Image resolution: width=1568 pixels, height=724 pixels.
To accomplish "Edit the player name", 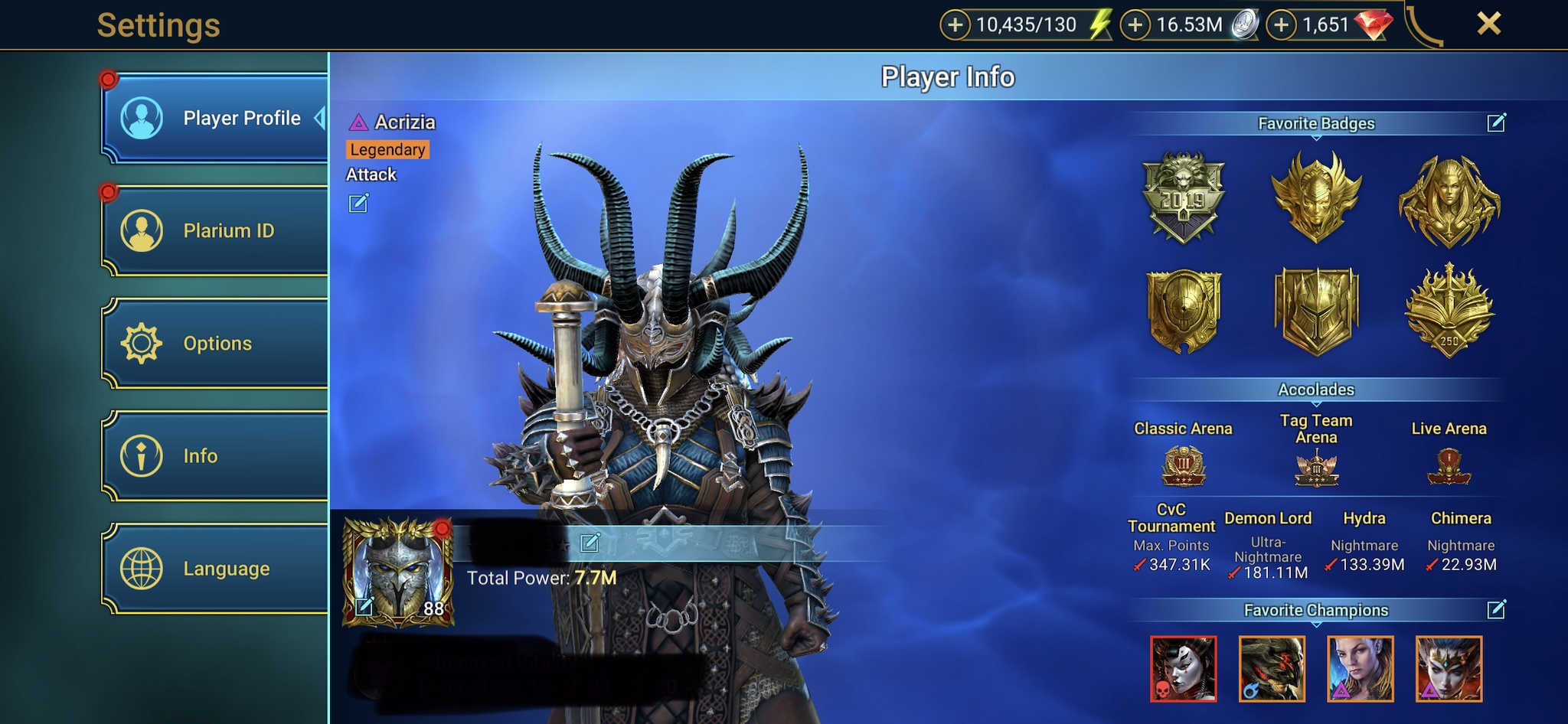I will click(x=590, y=543).
